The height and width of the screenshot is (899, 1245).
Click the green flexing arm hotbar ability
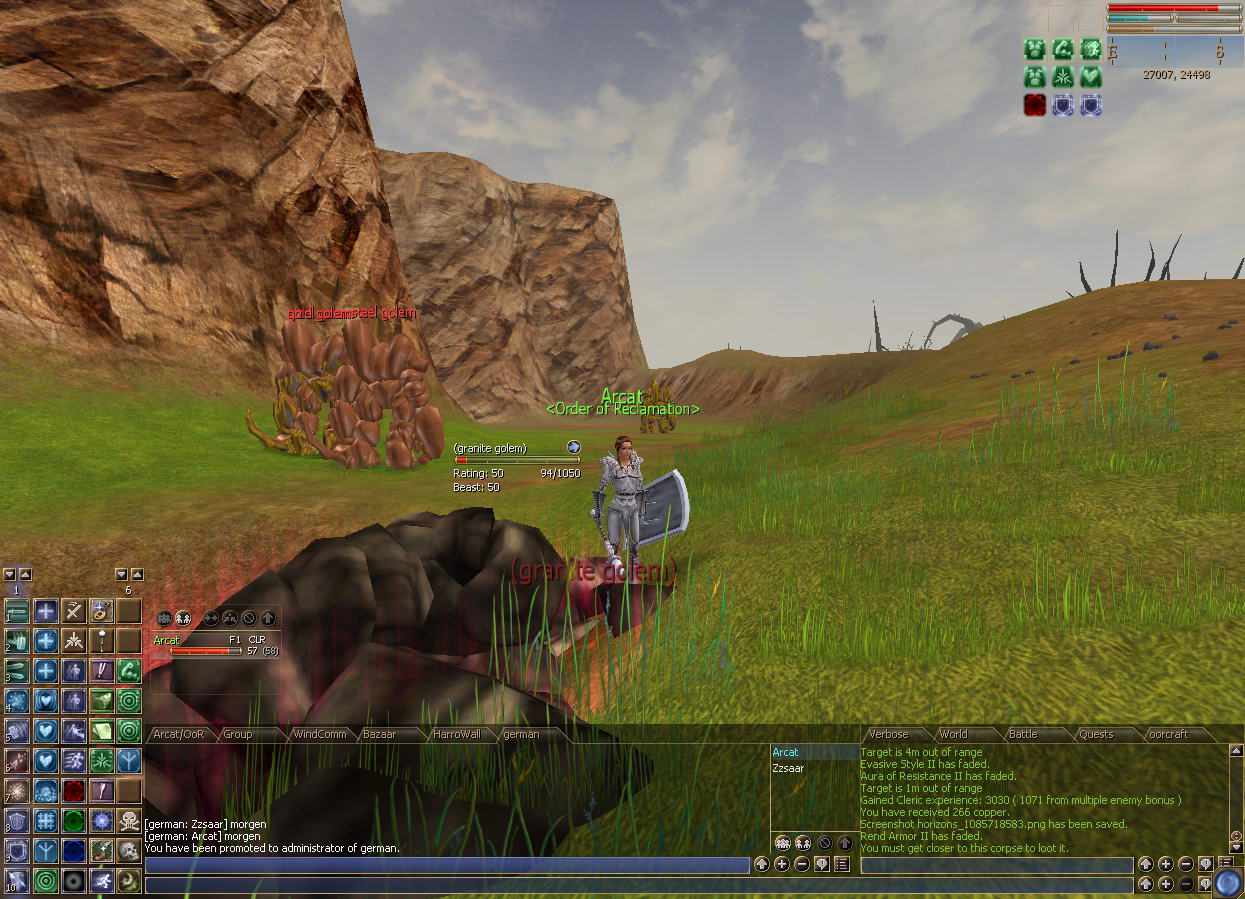coord(129,670)
